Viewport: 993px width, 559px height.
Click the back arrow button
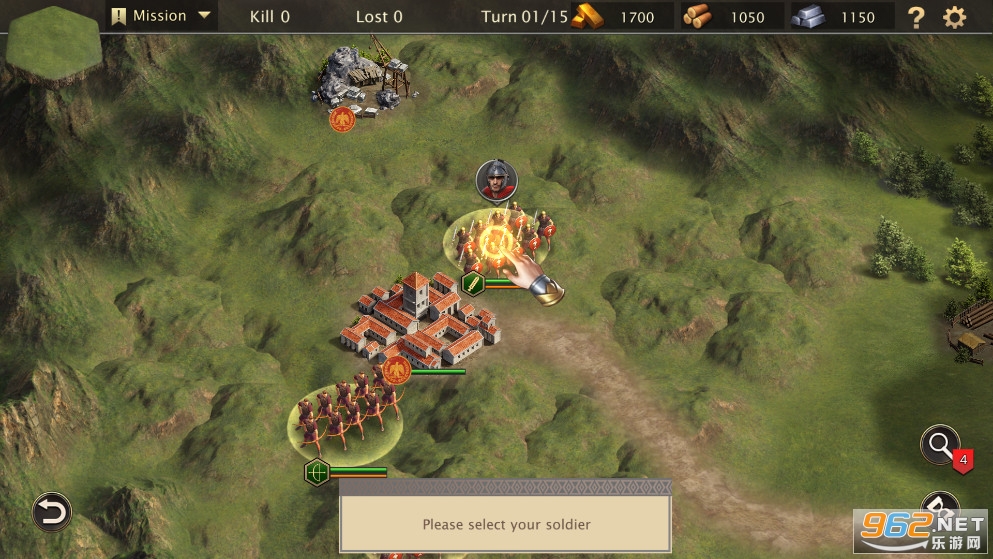click(x=50, y=511)
